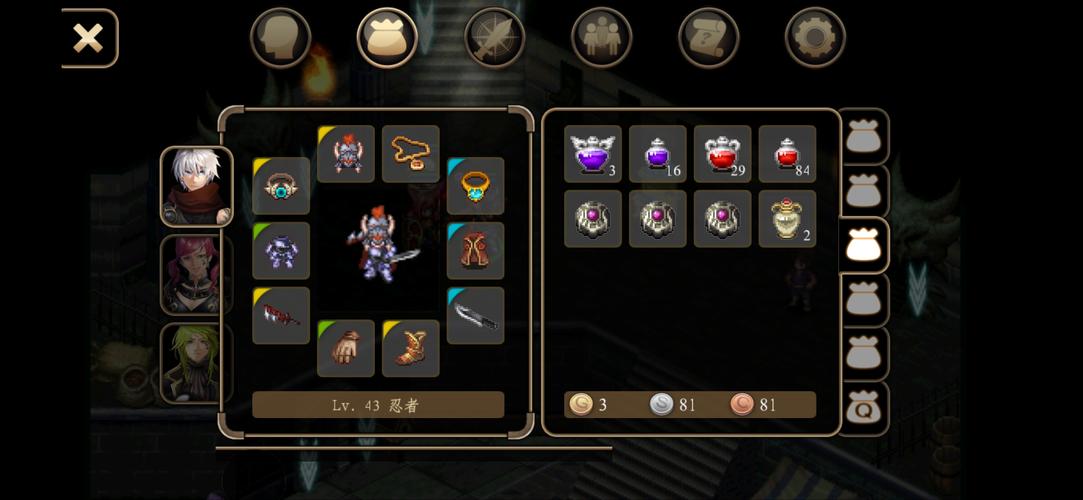Select the equipped golden boots slot
This screenshot has height=500, width=1083.
pyautogui.click(x=410, y=348)
